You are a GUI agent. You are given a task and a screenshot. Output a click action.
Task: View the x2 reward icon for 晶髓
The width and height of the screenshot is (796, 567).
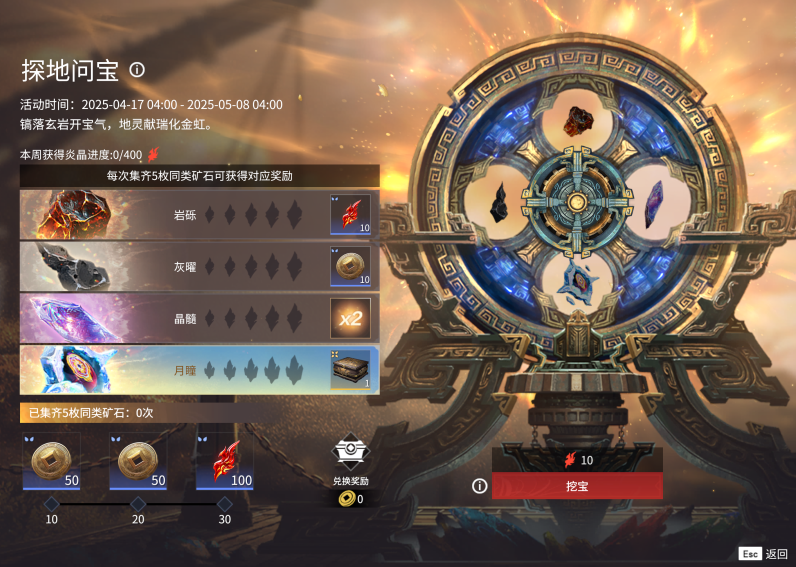(350, 318)
